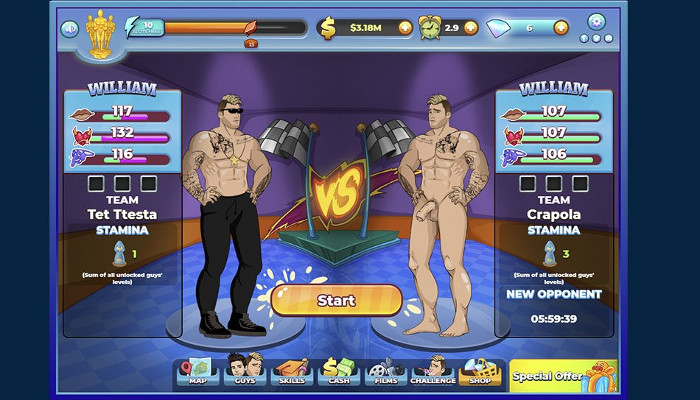Open the Guys menu

click(x=244, y=372)
